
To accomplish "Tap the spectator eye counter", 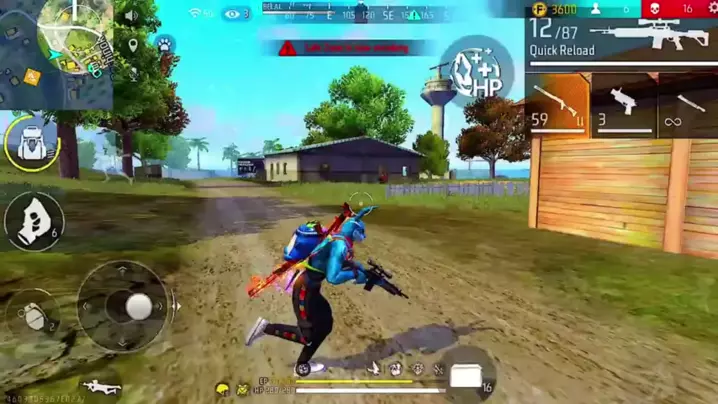I will [x=236, y=14].
